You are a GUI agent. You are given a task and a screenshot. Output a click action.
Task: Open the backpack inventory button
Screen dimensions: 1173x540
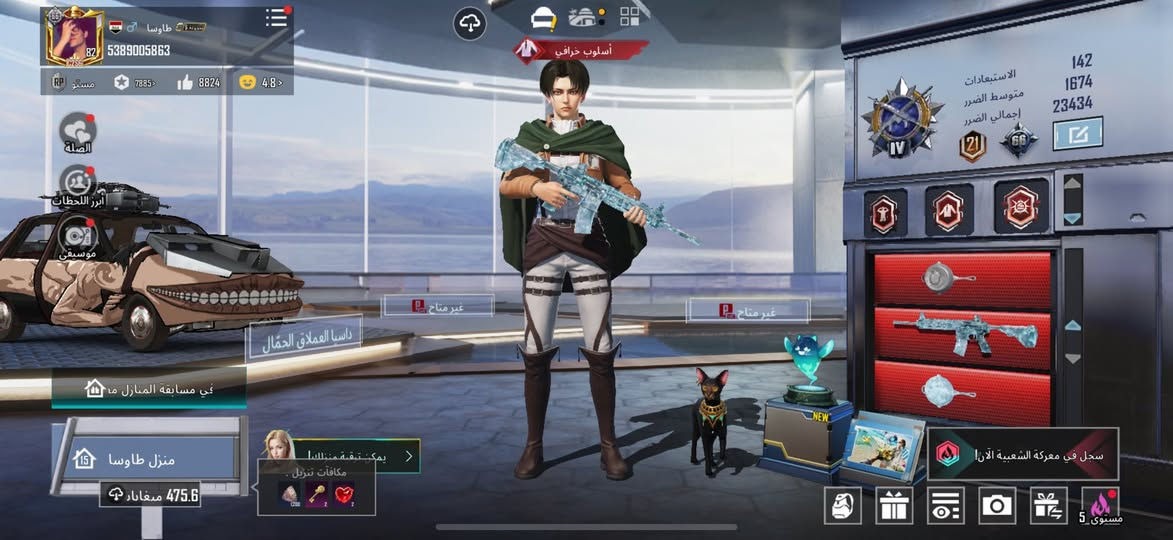point(842,505)
